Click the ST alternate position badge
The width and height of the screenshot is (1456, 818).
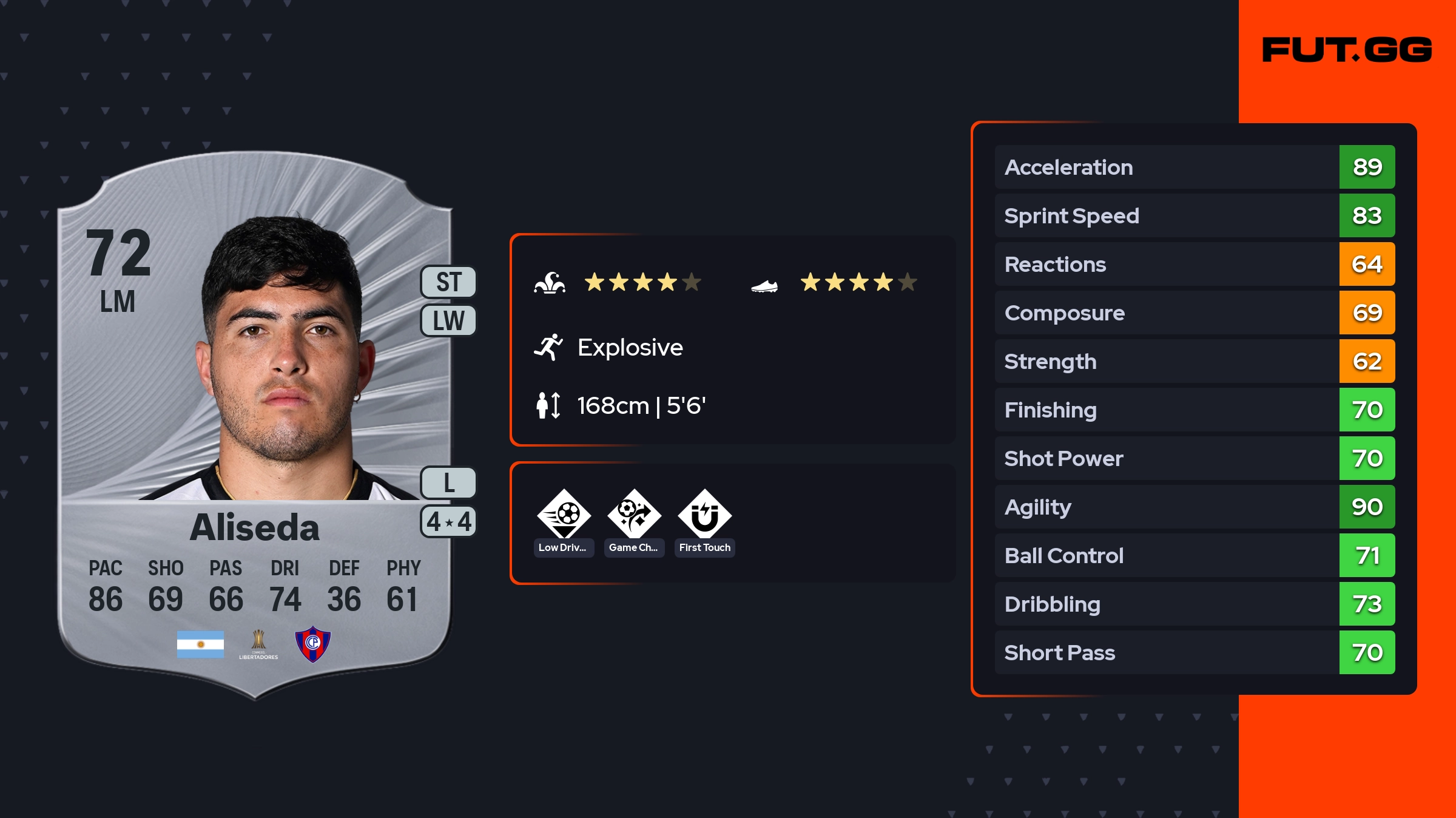pyautogui.click(x=448, y=282)
